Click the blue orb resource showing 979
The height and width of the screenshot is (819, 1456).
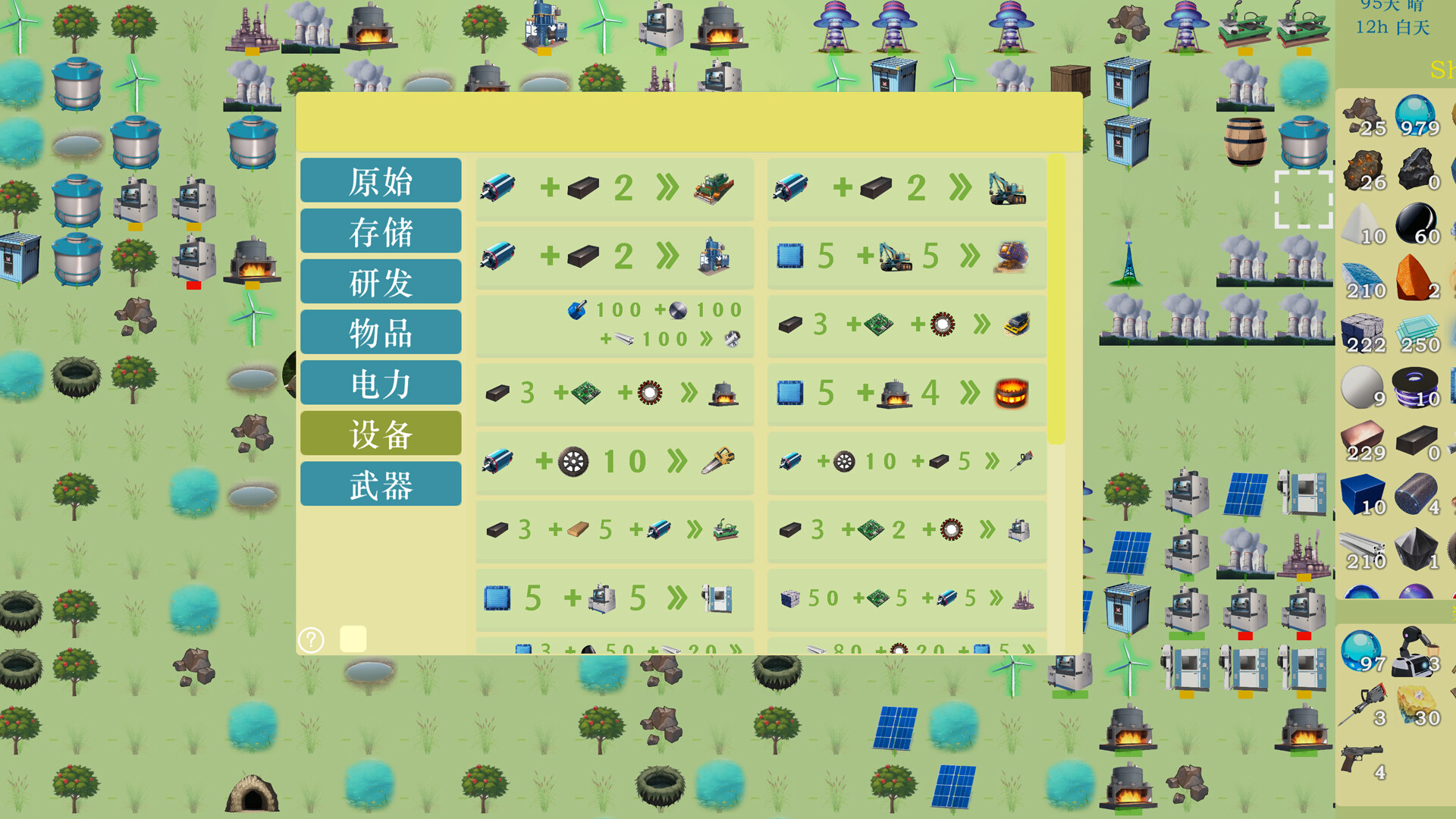point(1415,115)
